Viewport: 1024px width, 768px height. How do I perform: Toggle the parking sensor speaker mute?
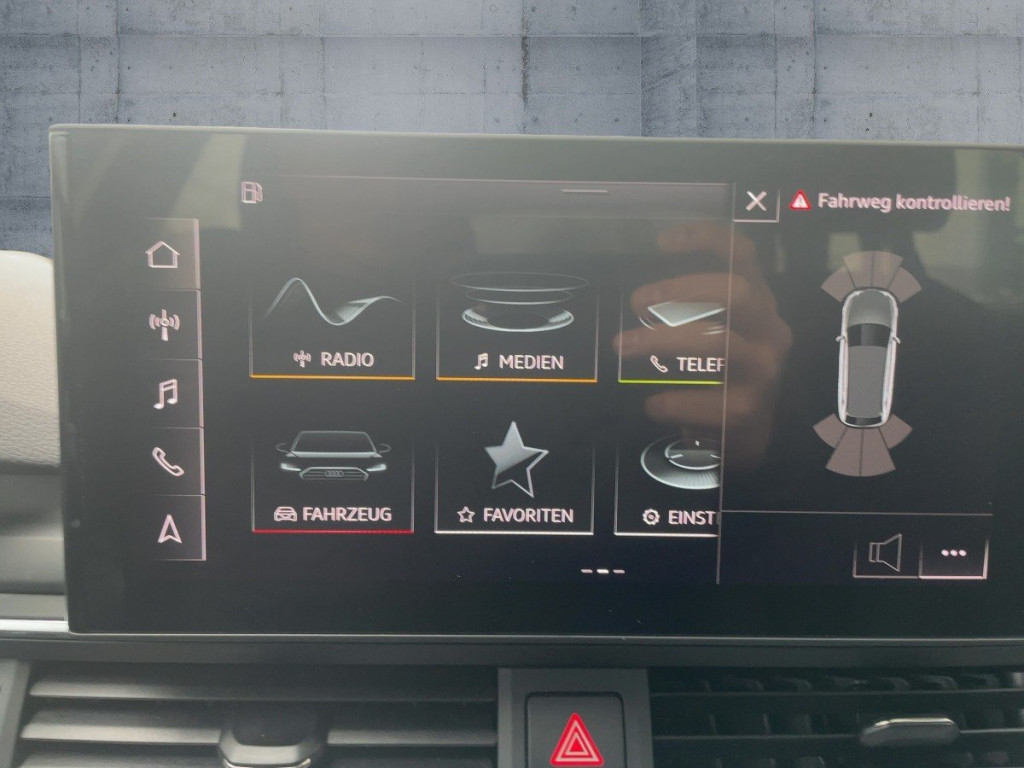pos(885,553)
